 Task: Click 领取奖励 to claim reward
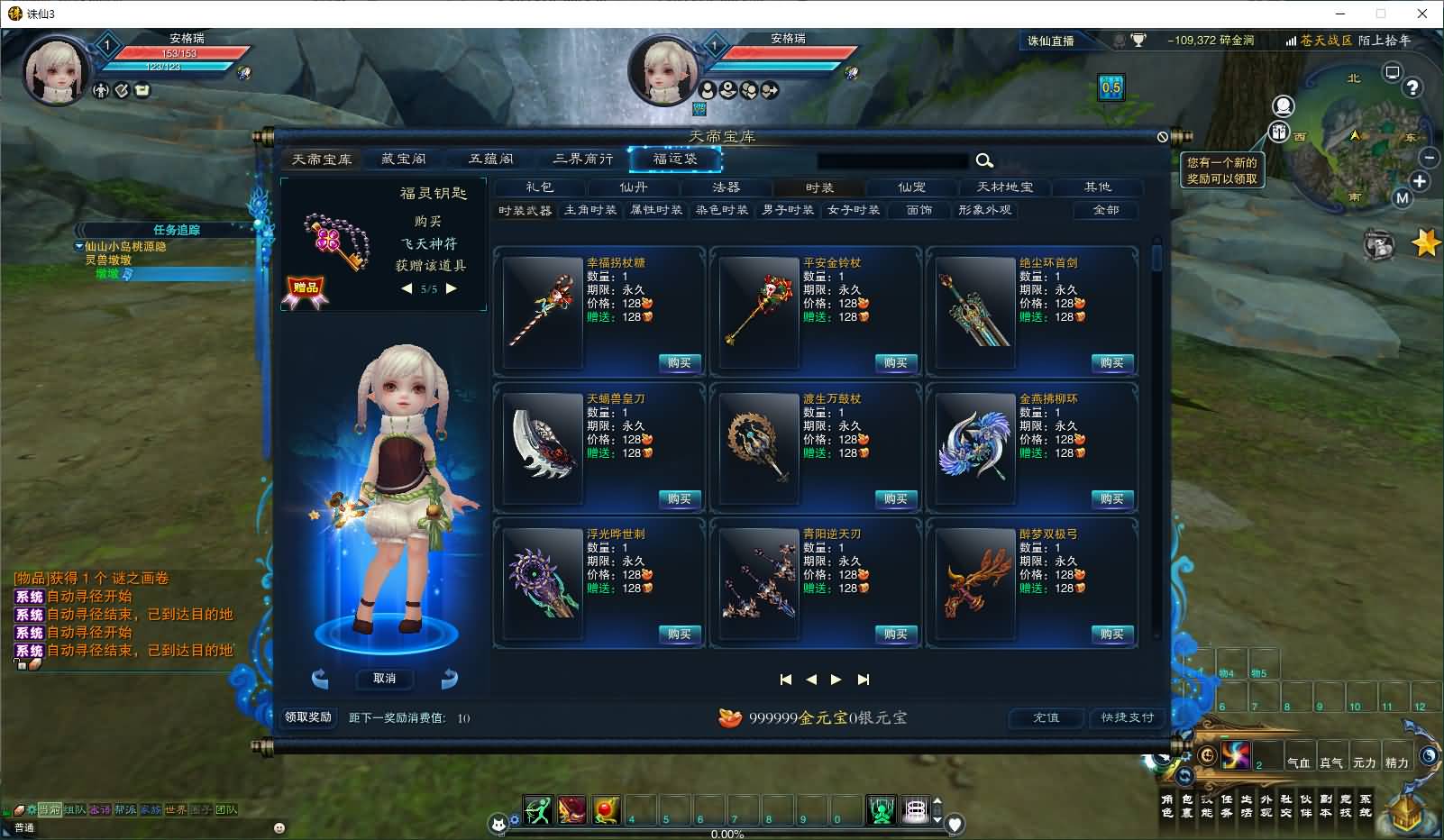click(x=308, y=717)
